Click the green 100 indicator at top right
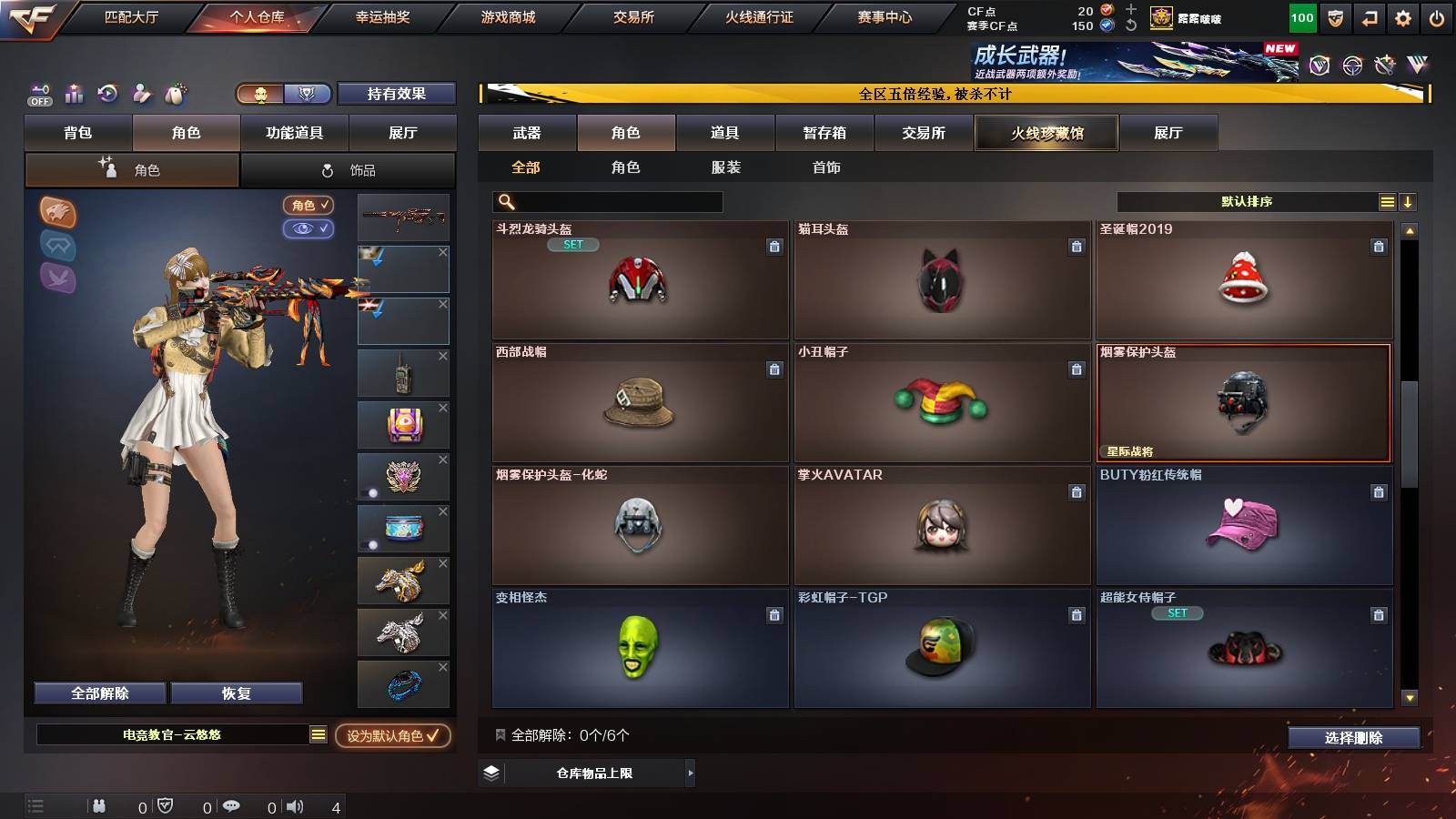The width and height of the screenshot is (1456, 819). tap(1301, 16)
